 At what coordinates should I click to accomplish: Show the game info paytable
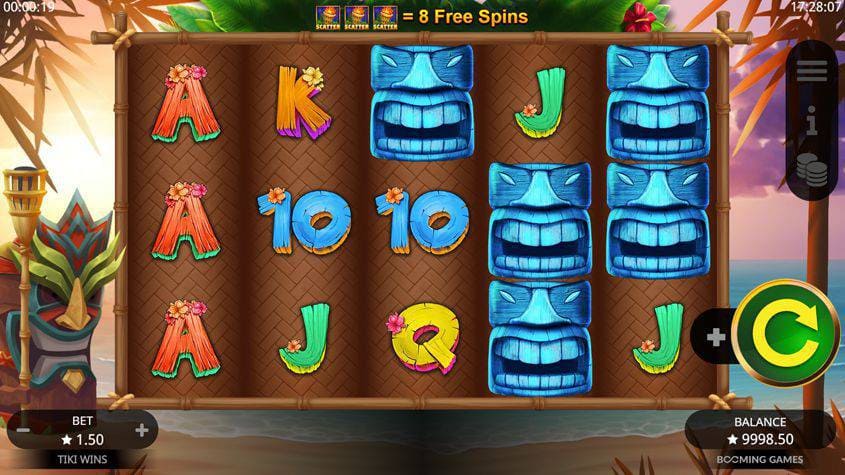click(812, 124)
